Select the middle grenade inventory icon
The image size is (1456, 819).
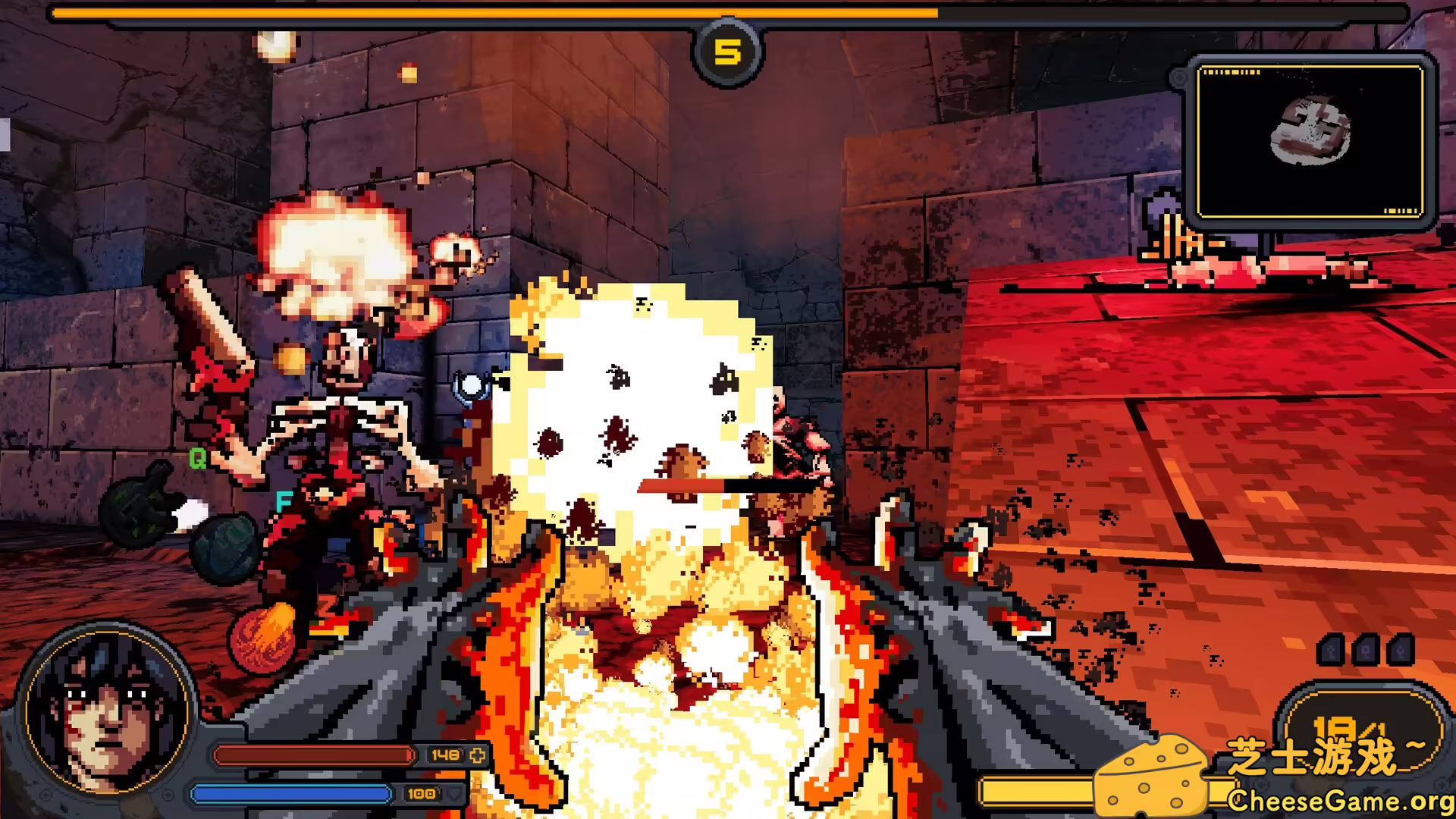(x=1367, y=650)
